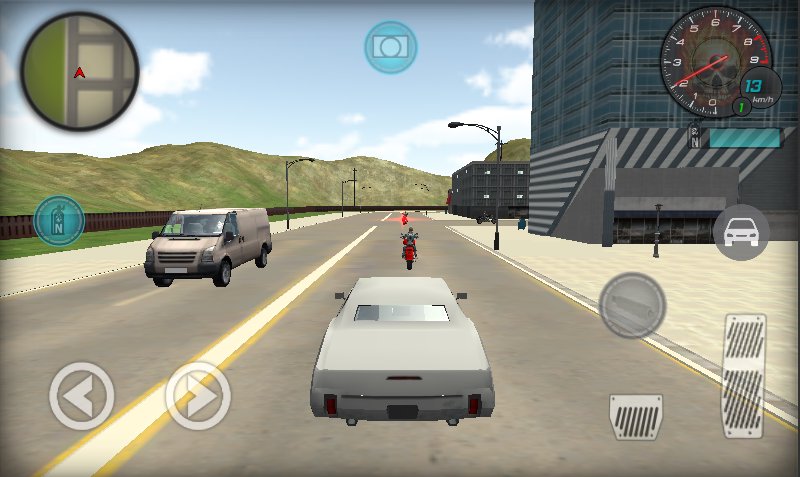
Task: Click the white car icon button
Action: coord(741,233)
